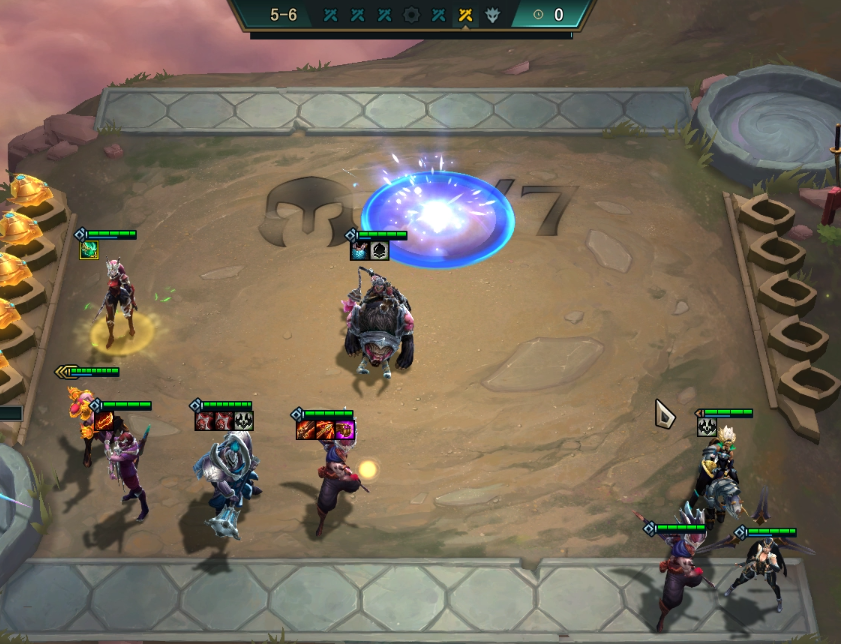Click the gear-shaped round icon in the stage tracker
The width and height of the screenshot is (841, 644).
pyautogui.click(x=411, y=15)
